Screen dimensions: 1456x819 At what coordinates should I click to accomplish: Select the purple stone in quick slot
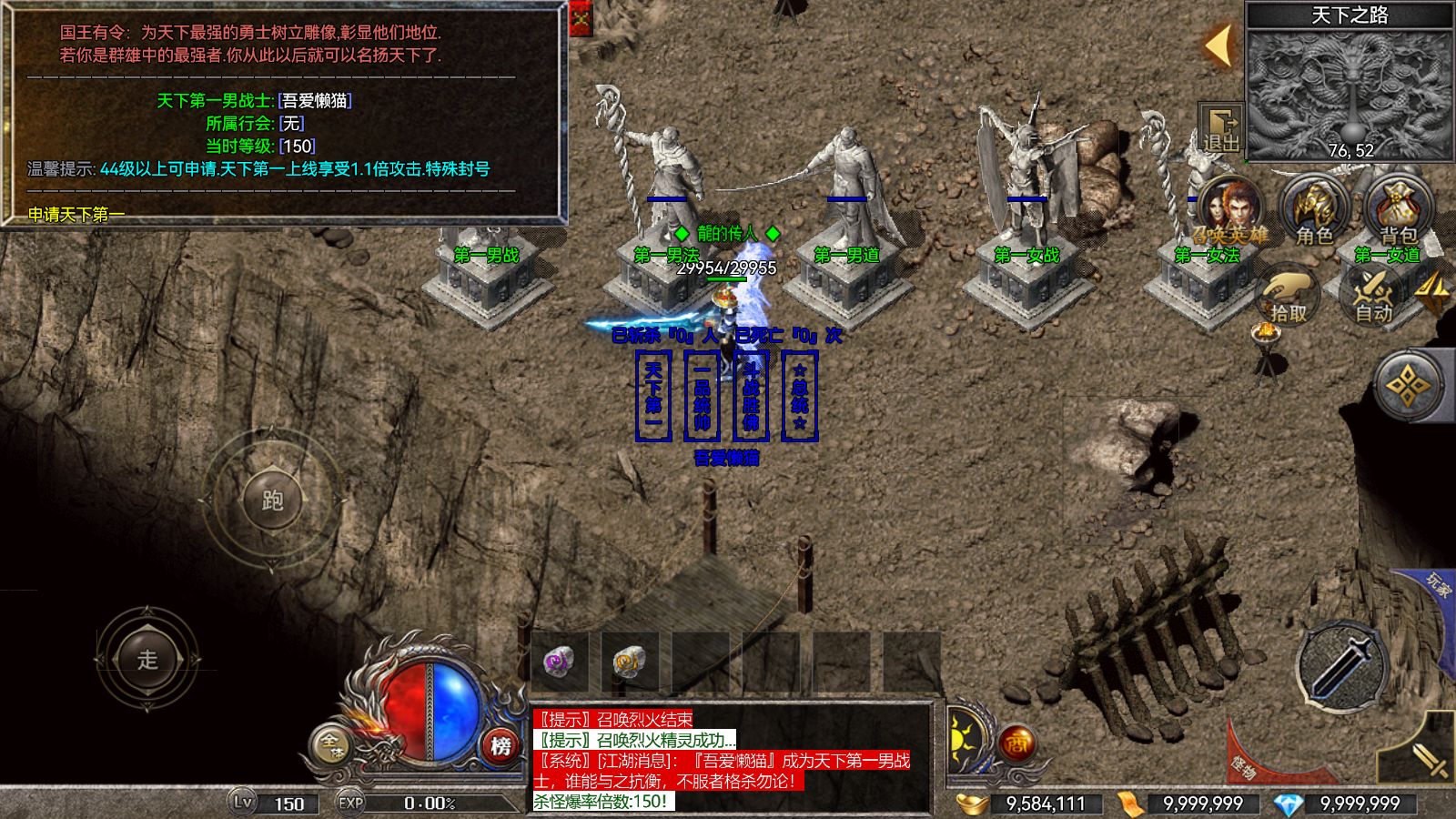click(x=557, y=663)
